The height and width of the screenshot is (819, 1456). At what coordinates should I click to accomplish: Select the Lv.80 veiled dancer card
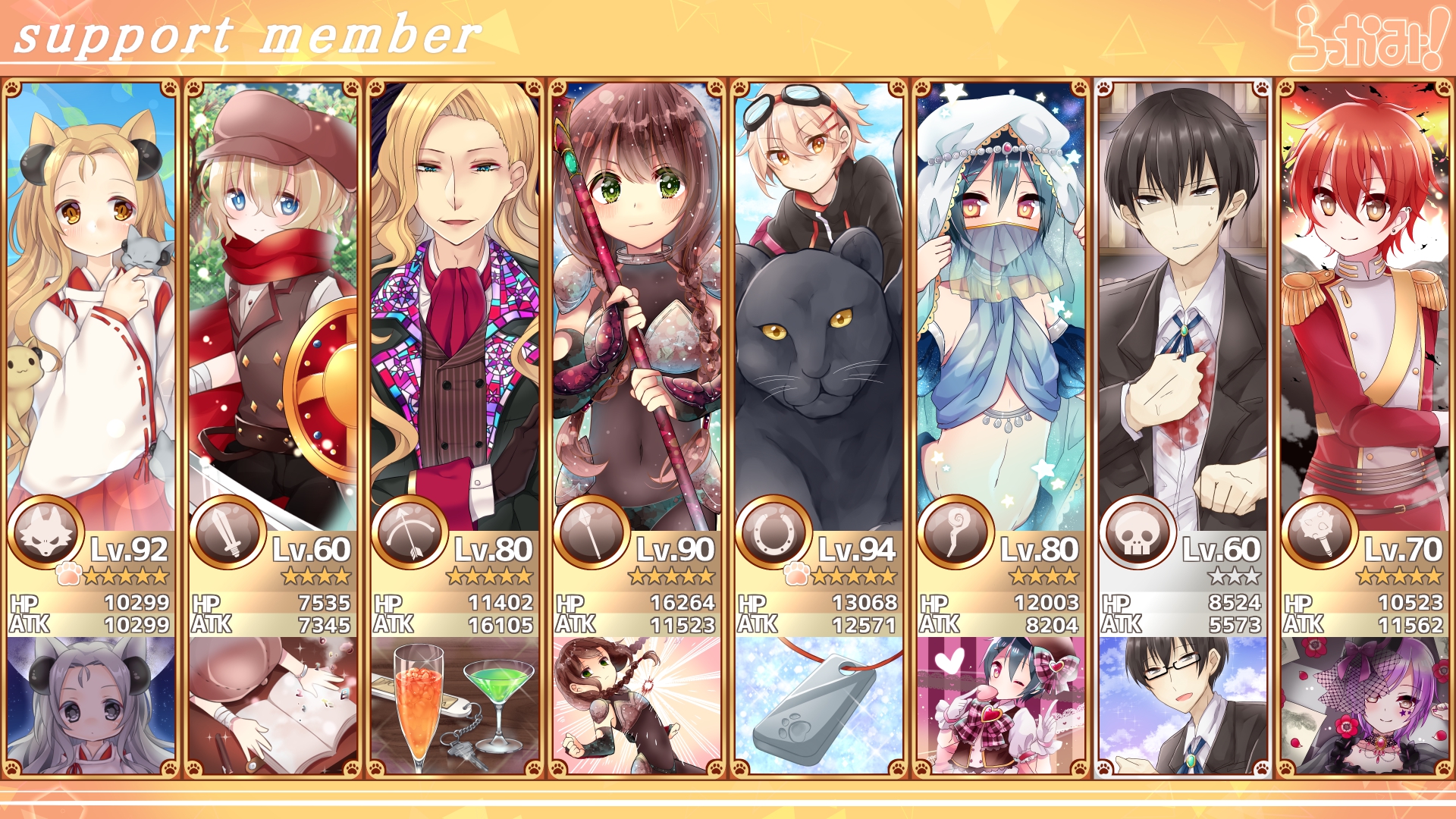(1001, 303)
